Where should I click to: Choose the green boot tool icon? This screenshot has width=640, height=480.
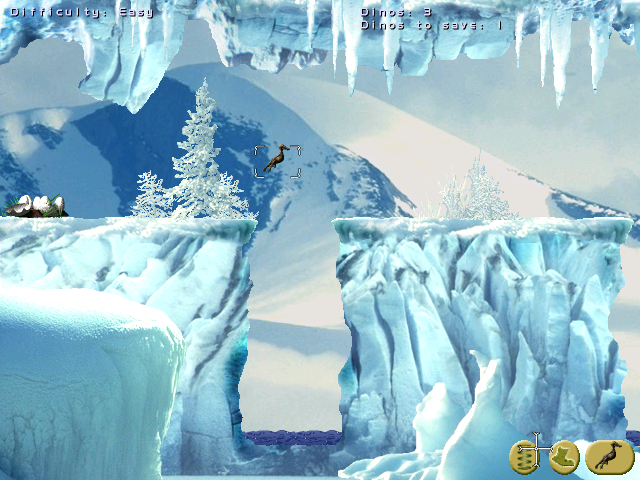[x=563, y=456]
